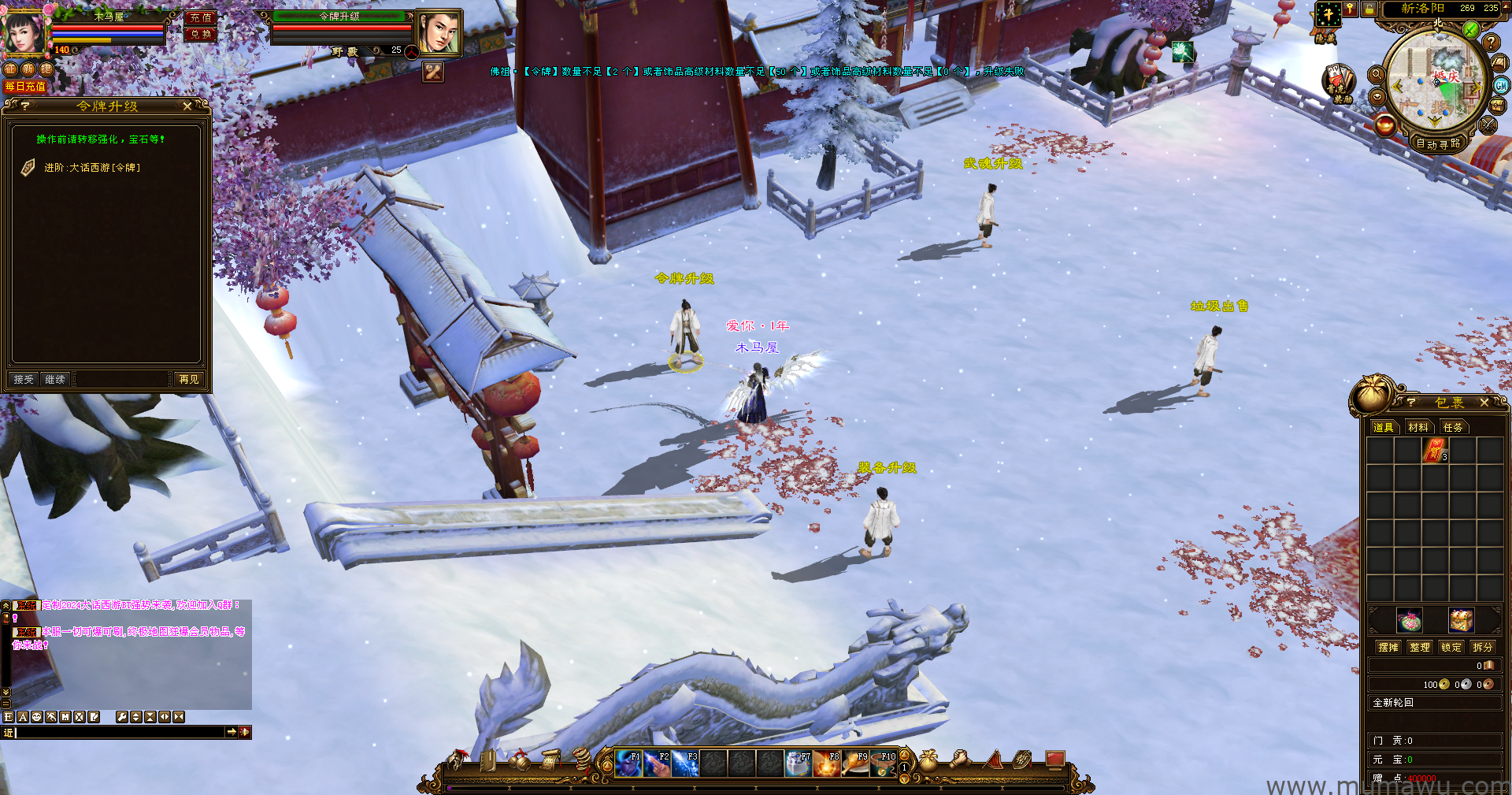Click the 拆分 split button
This screenshot has width=1512, height=795.
1483,648
